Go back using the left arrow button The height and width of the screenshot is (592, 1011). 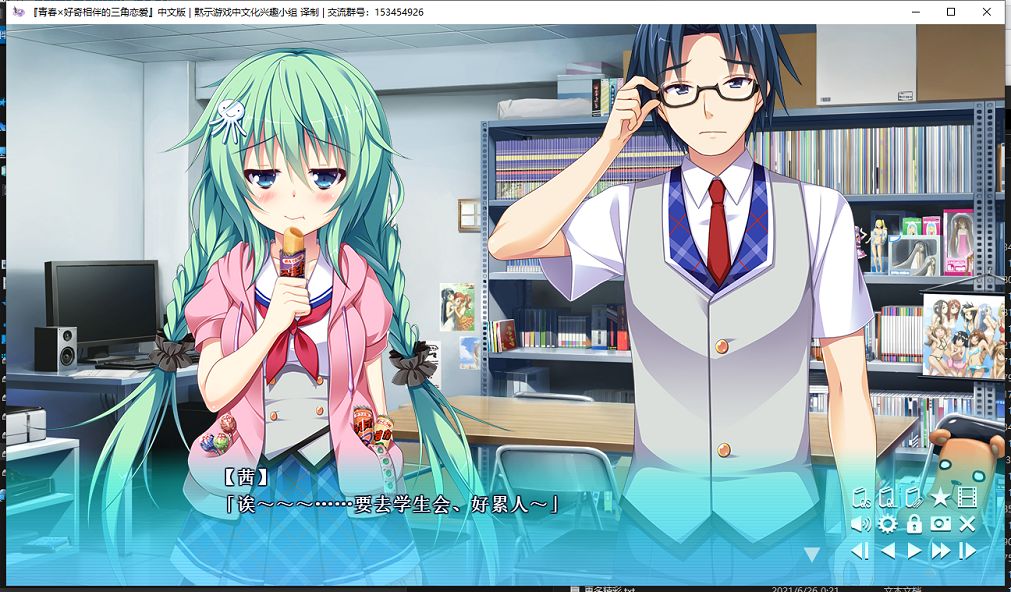point(887,551)
